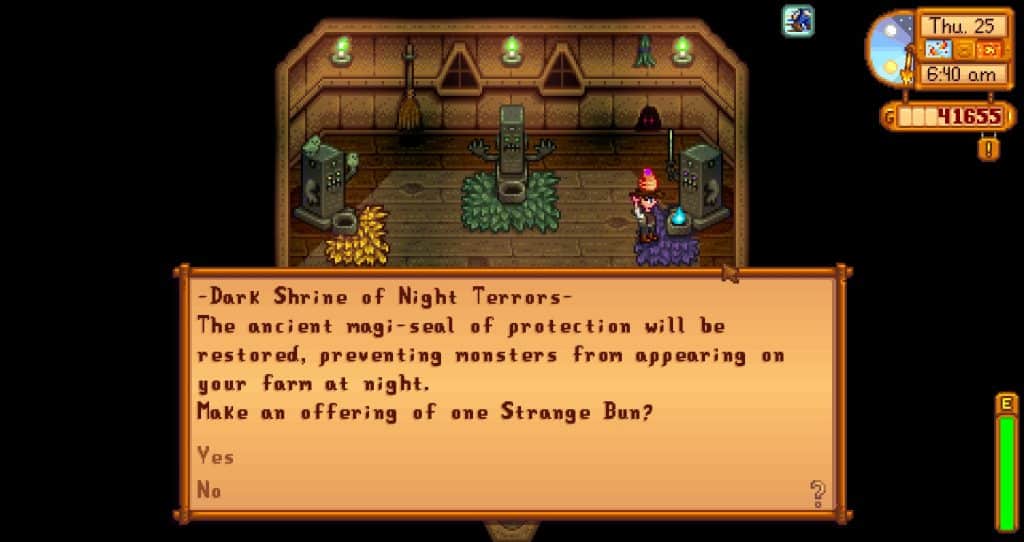Choose Yes to offer a Strange Bun

[x=216, y=456]
